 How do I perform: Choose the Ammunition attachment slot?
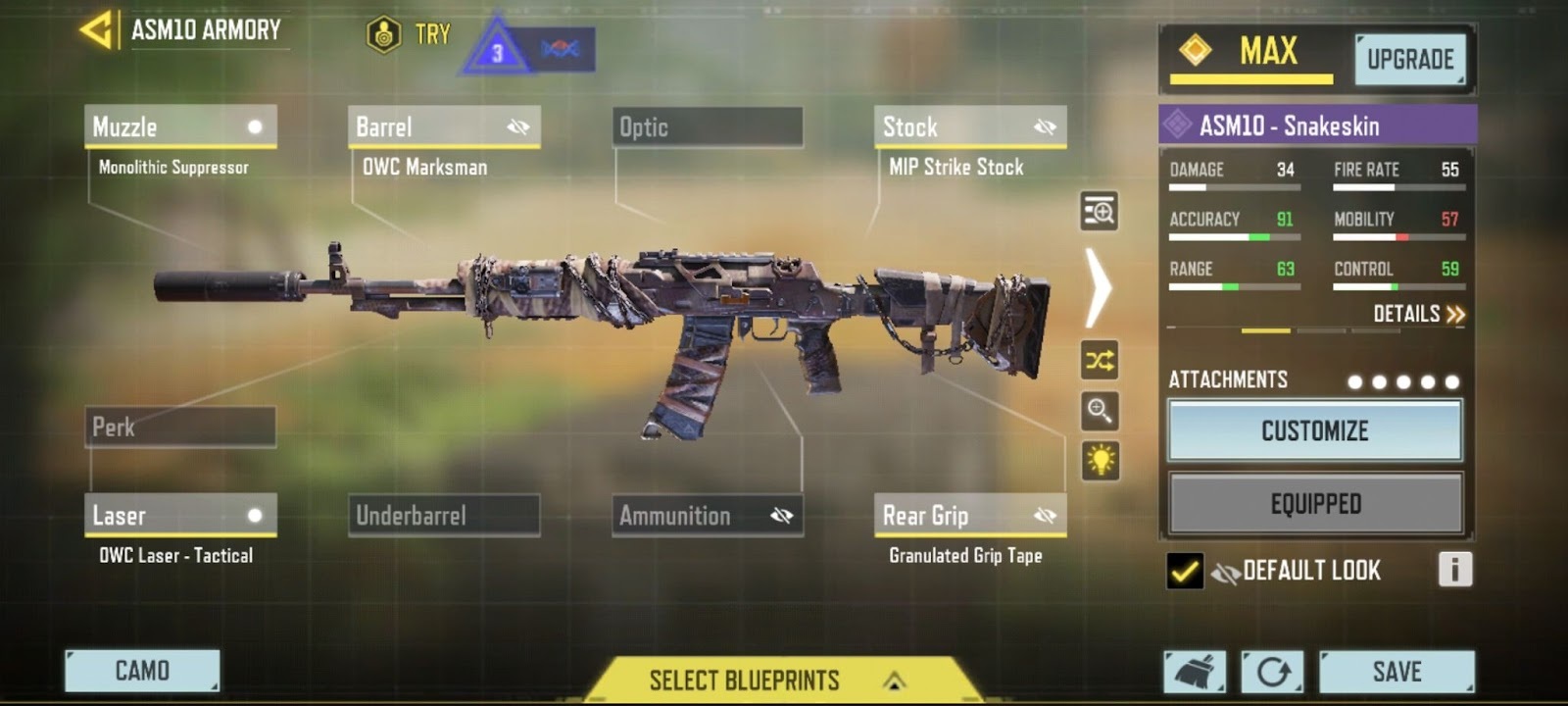707,516
